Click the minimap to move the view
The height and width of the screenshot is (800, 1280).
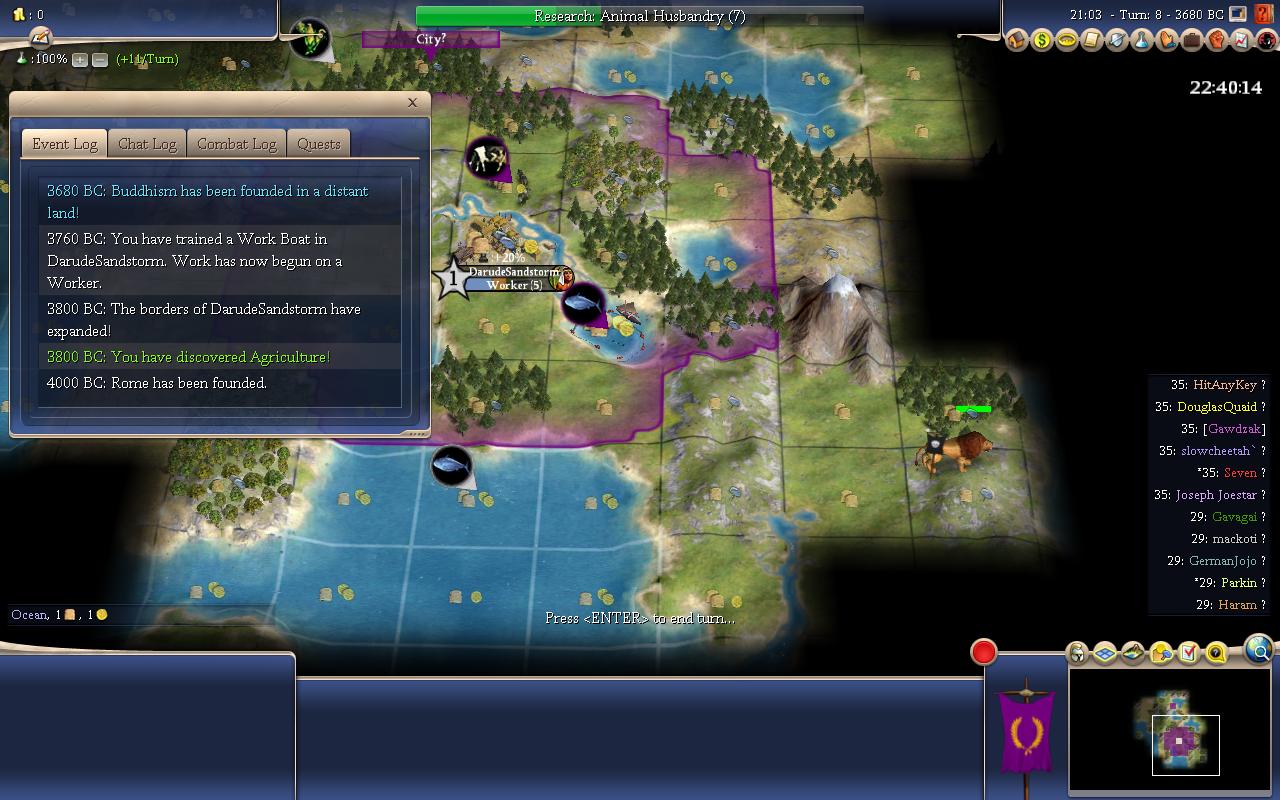coord(1172,732)
